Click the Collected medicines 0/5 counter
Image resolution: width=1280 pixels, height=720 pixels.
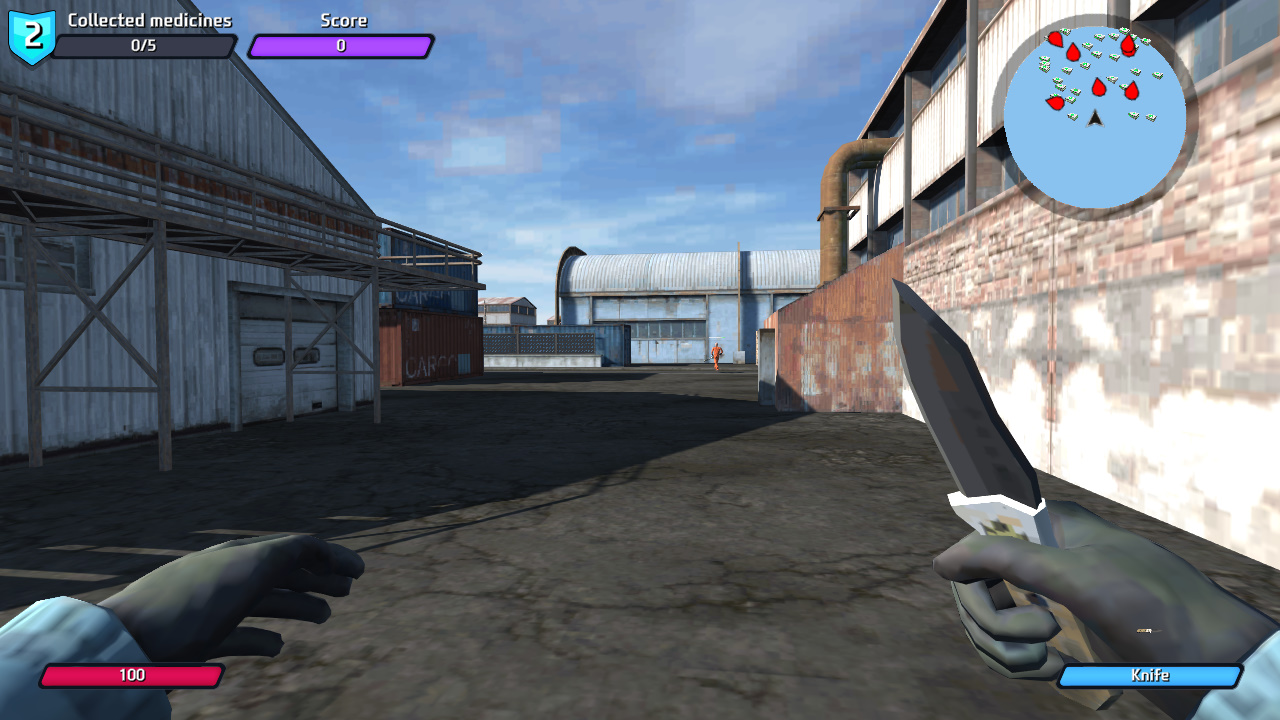point(147,46)
